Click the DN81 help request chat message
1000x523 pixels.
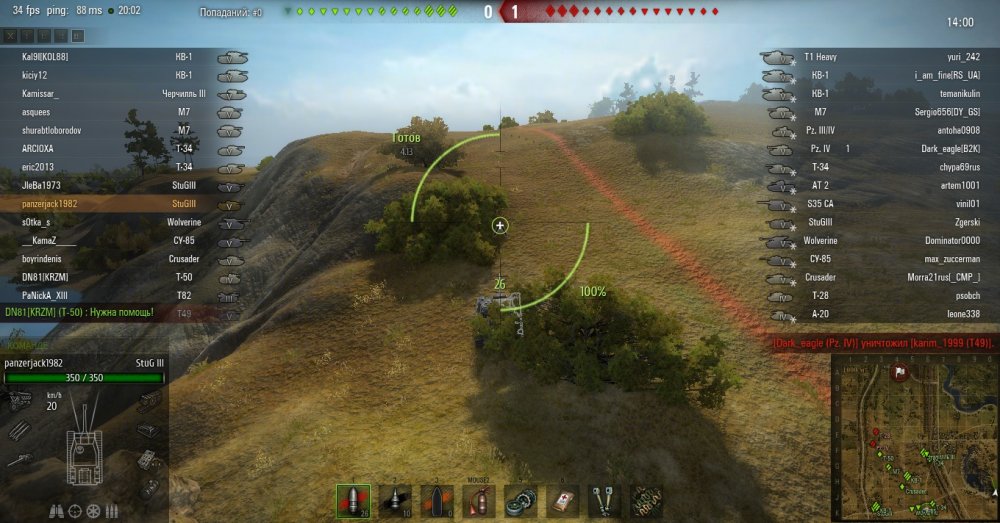tap(80, 312)
